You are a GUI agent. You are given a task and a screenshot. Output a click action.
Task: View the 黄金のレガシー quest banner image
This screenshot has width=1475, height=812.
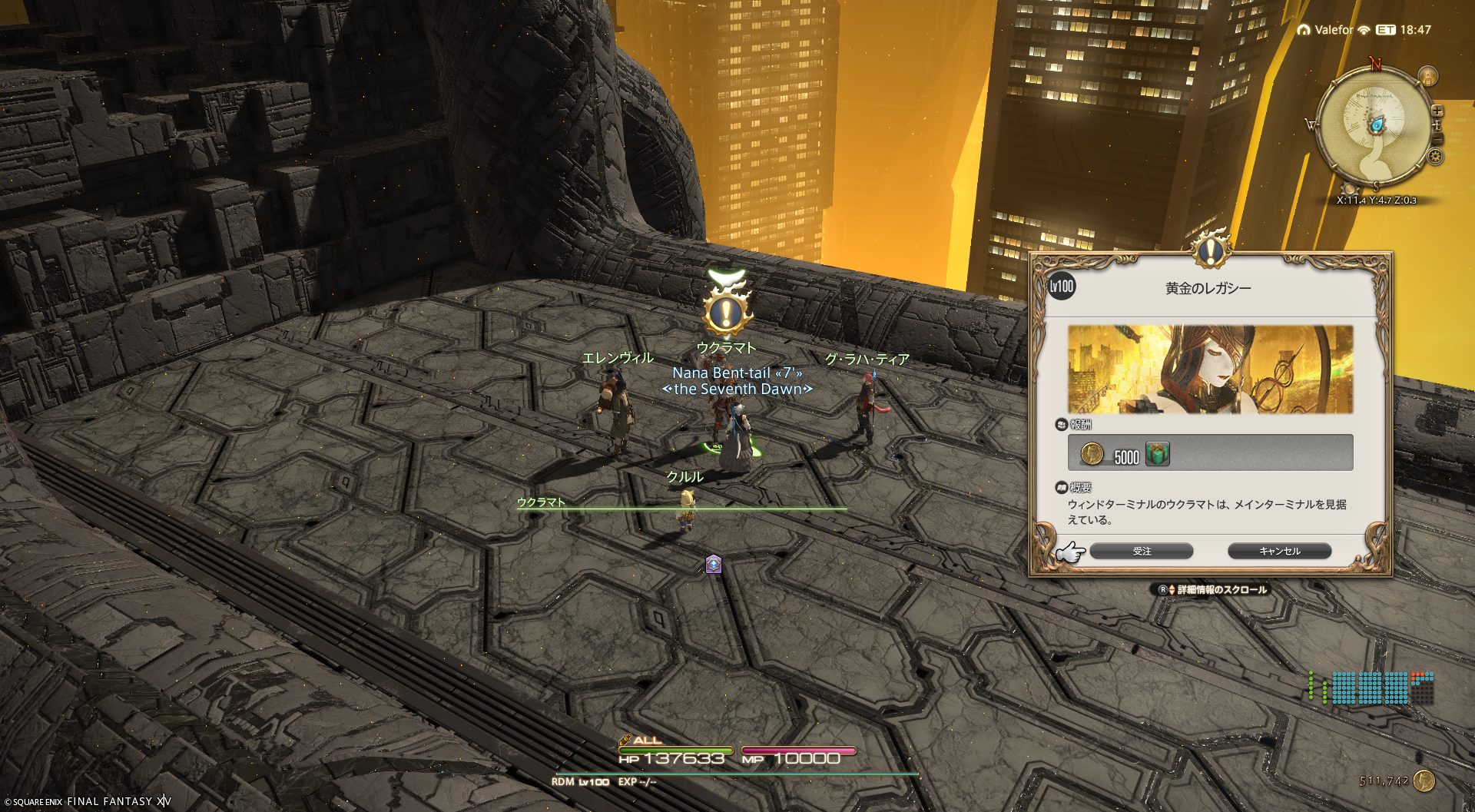tap(1210, 370)
